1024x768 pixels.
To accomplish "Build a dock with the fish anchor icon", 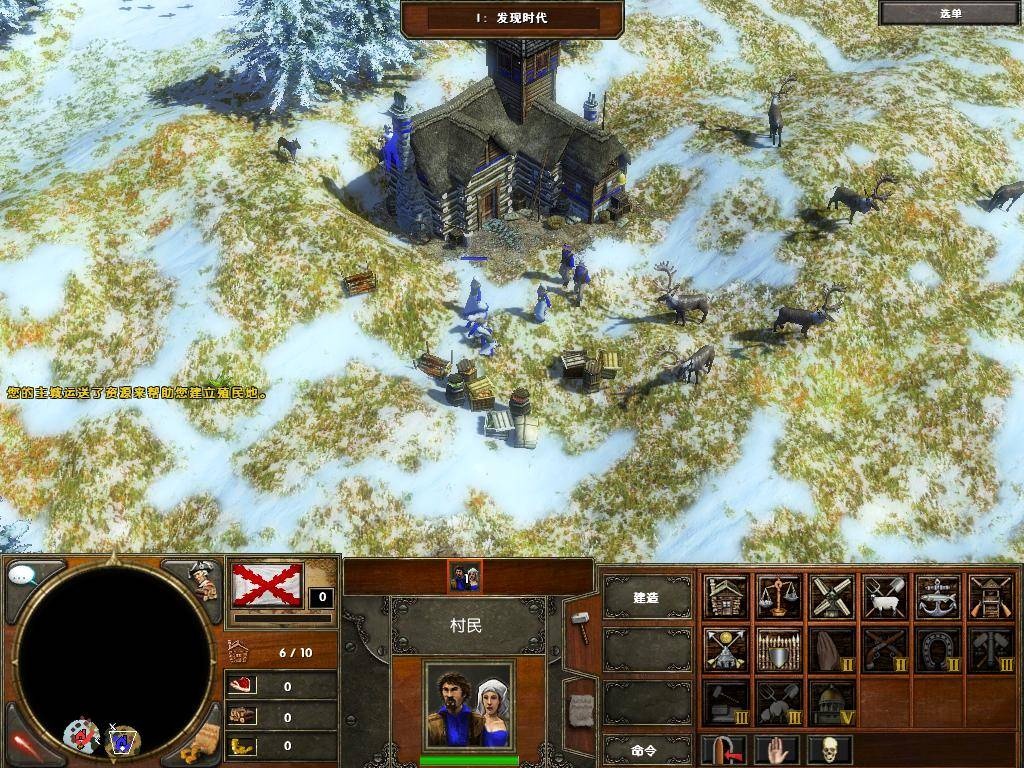I will tap(938, 597).
